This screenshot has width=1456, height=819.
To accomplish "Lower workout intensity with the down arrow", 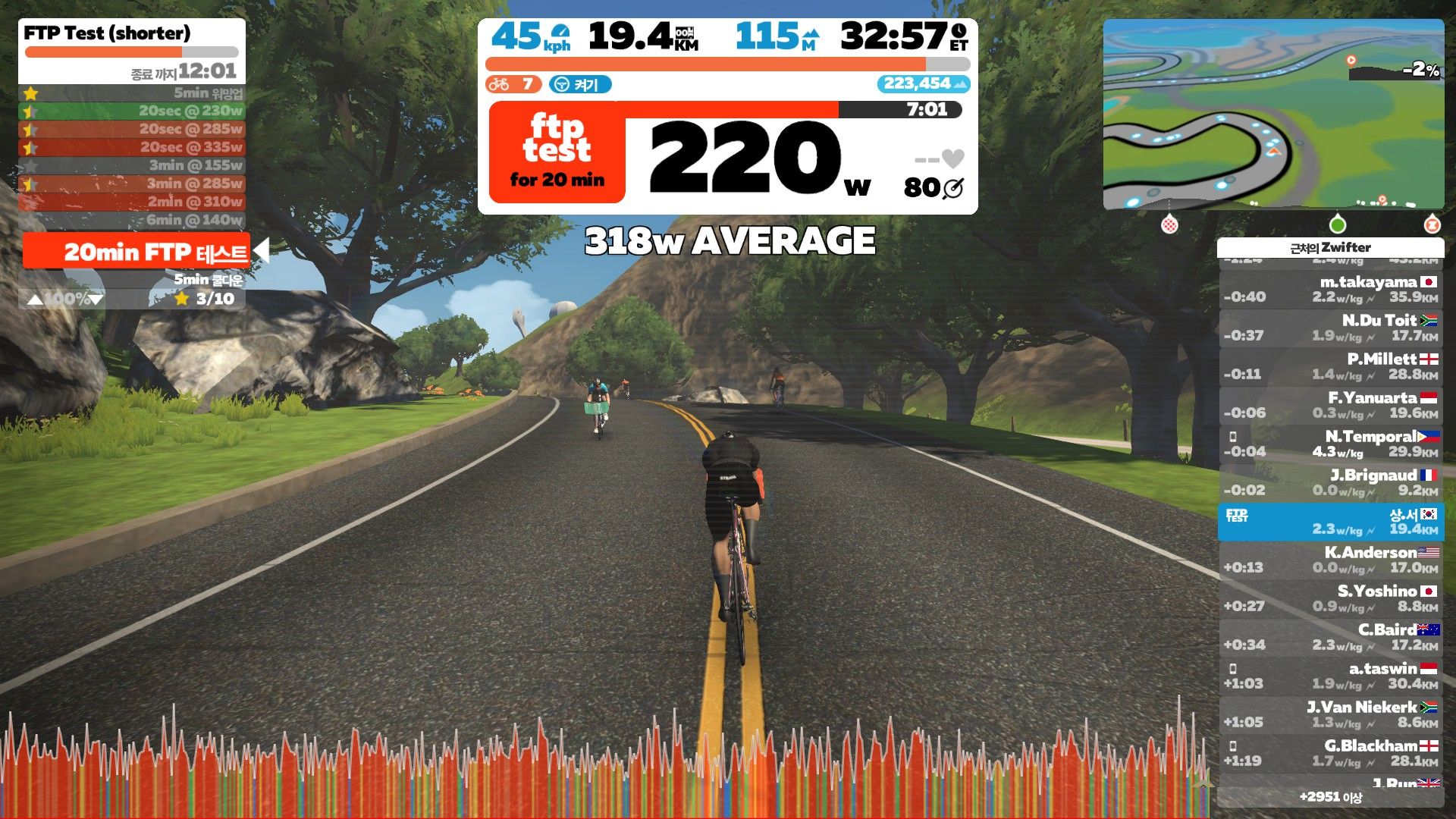I will [x=96, y=300].
